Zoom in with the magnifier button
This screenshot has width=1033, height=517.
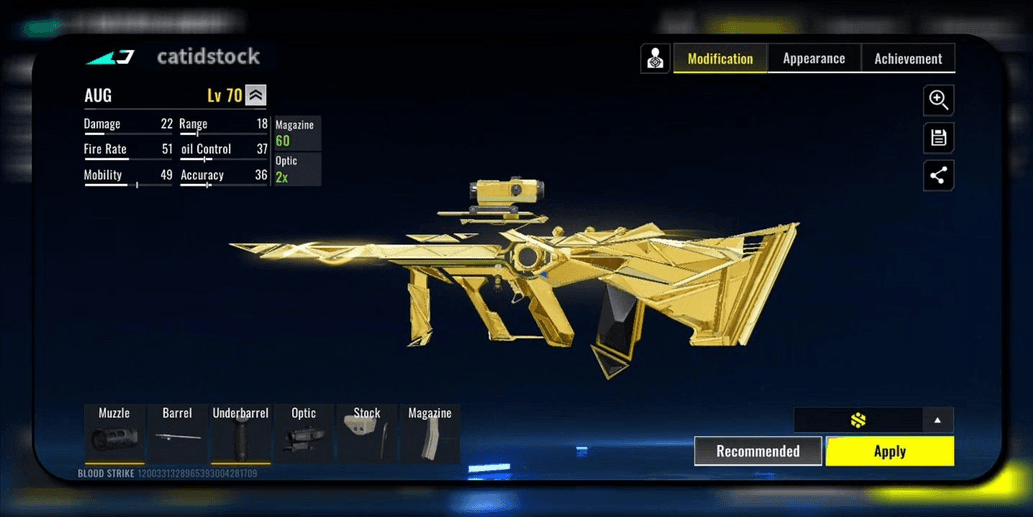(938, 100)
